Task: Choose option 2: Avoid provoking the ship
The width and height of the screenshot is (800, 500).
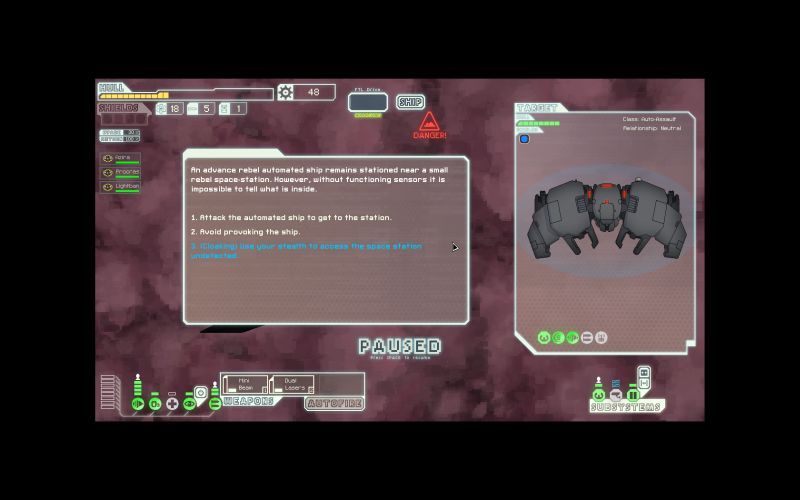Action: [x=245, y=232]
